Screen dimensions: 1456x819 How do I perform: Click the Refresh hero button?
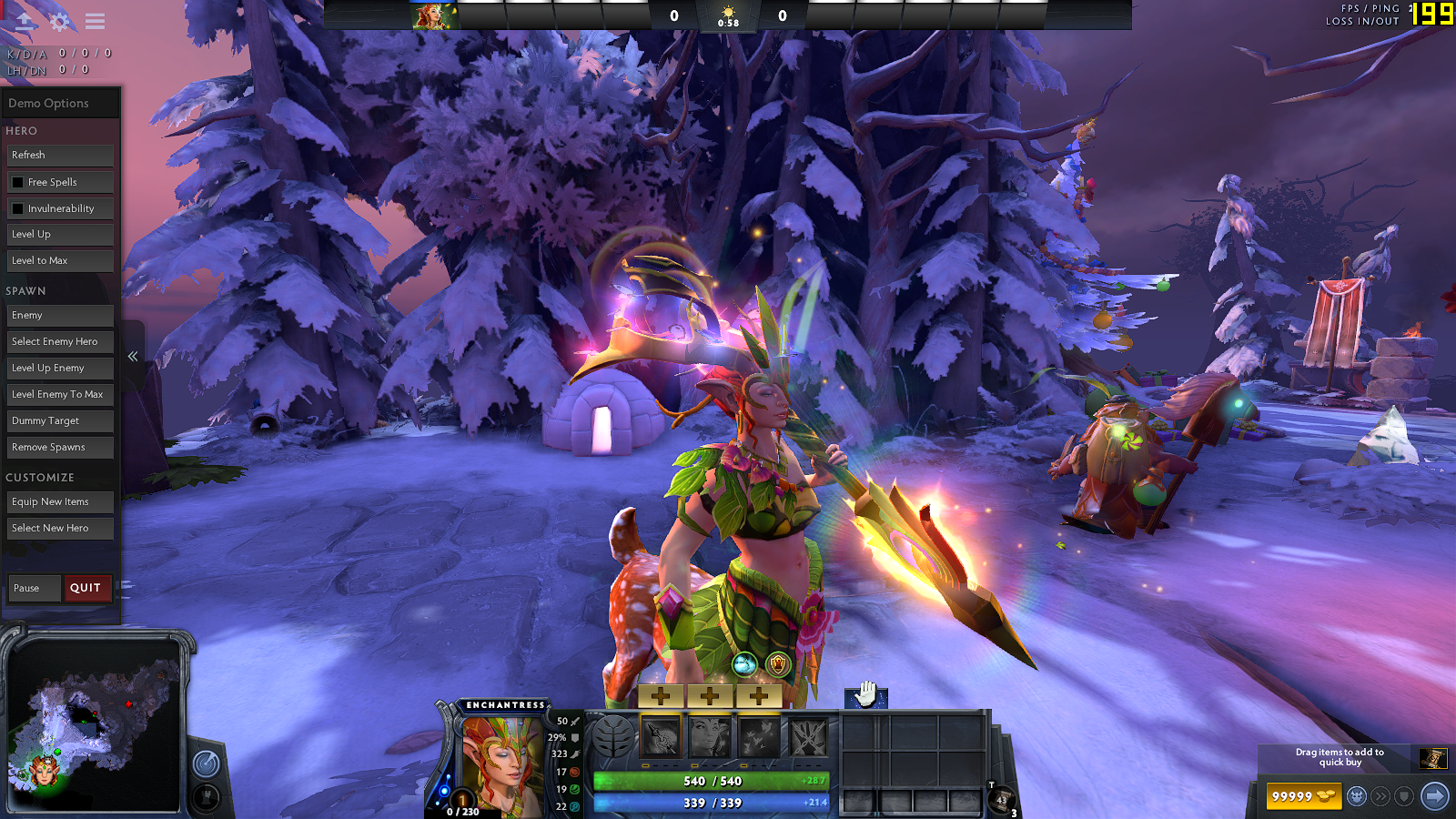[x=60, y=156]
